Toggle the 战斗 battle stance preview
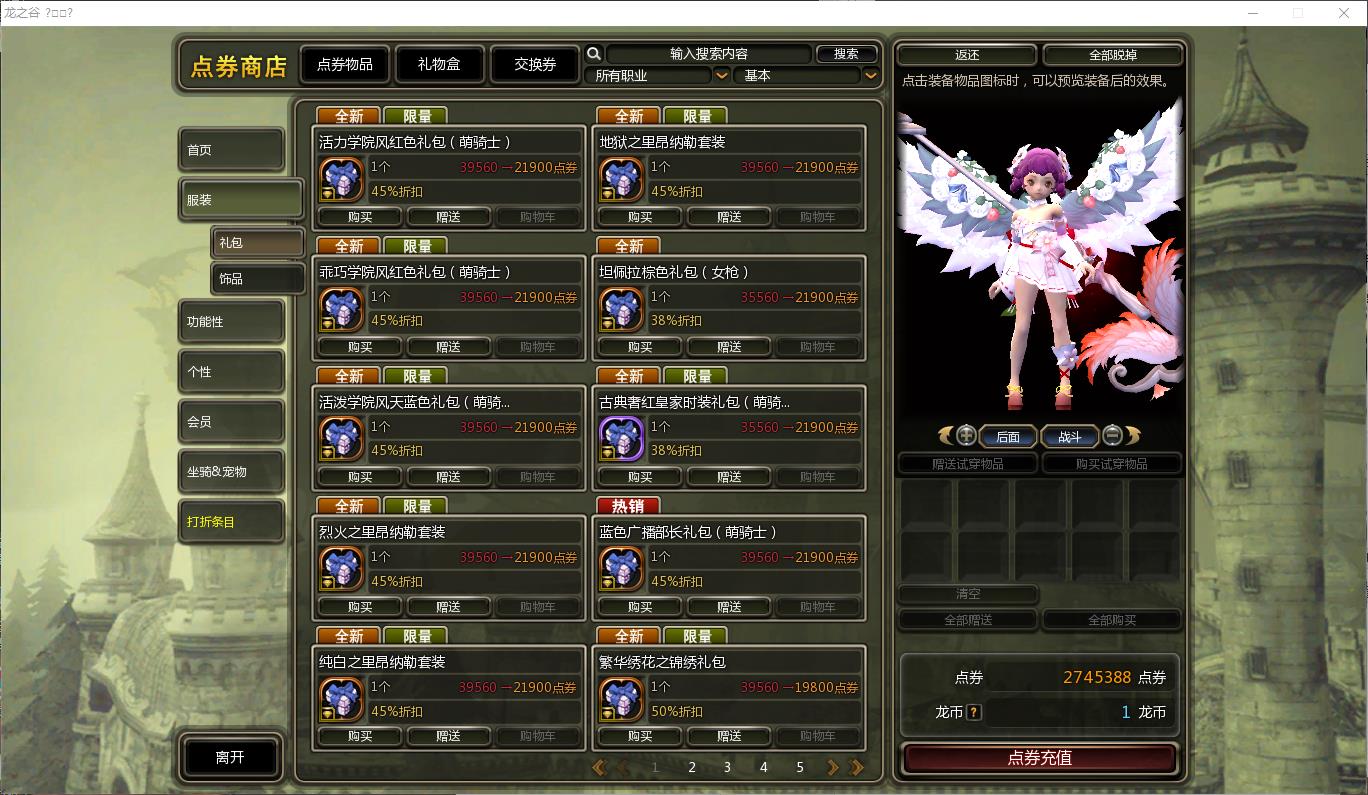1368x795 pixels. (x=1070, y=435)
